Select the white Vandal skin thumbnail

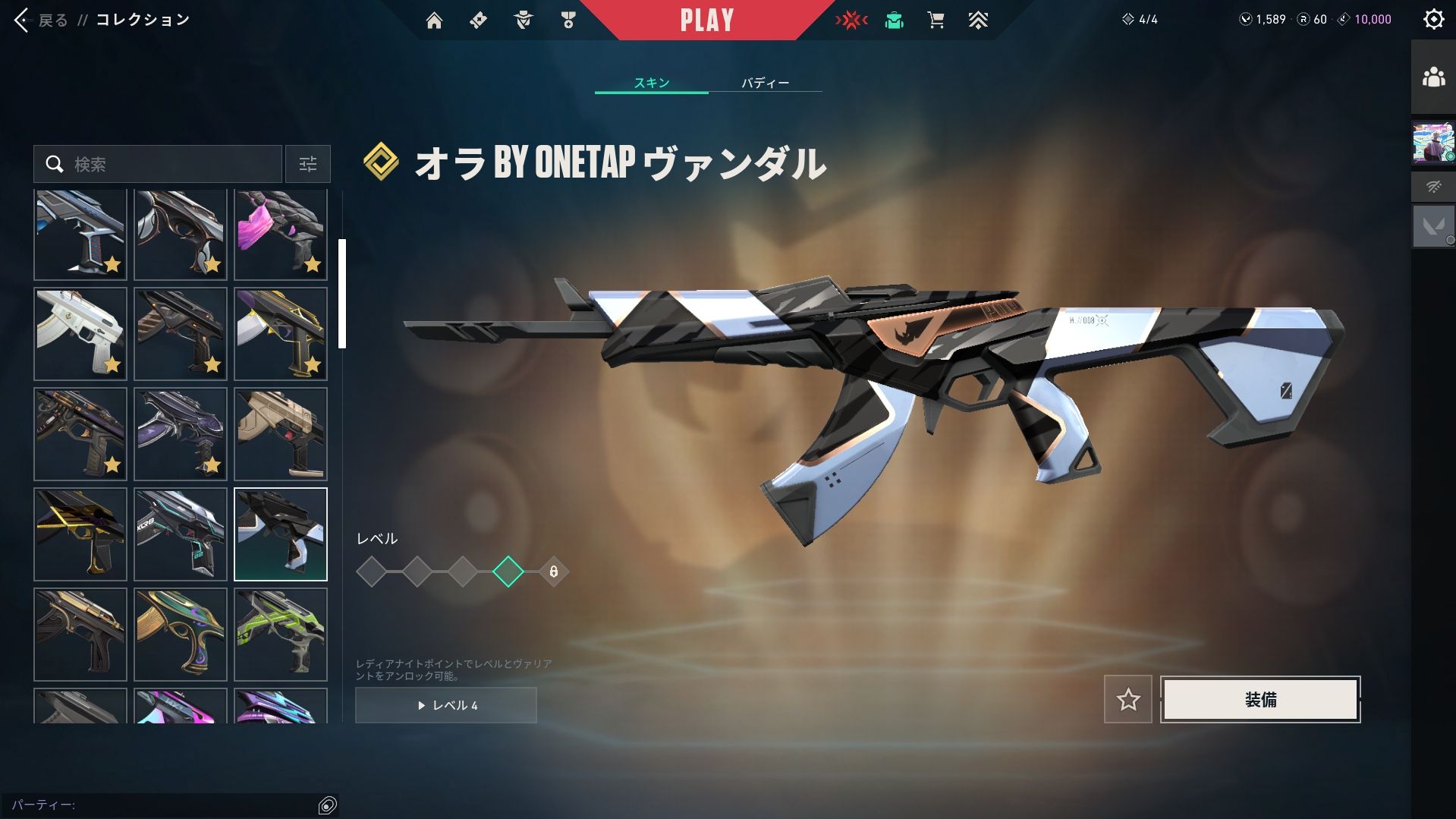(x=80, y=334)
